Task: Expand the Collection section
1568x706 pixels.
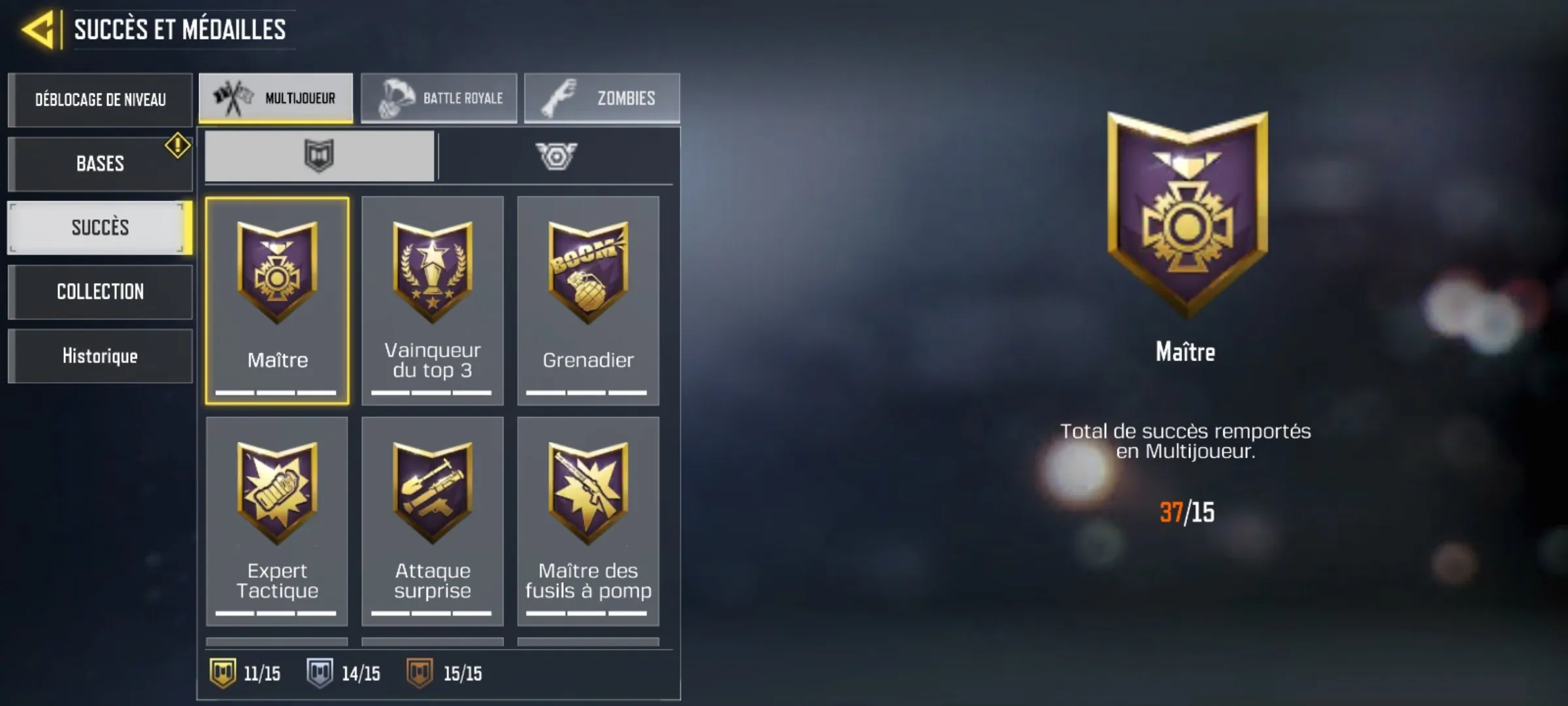Action: pyautogui.click(x=100, y=292)
